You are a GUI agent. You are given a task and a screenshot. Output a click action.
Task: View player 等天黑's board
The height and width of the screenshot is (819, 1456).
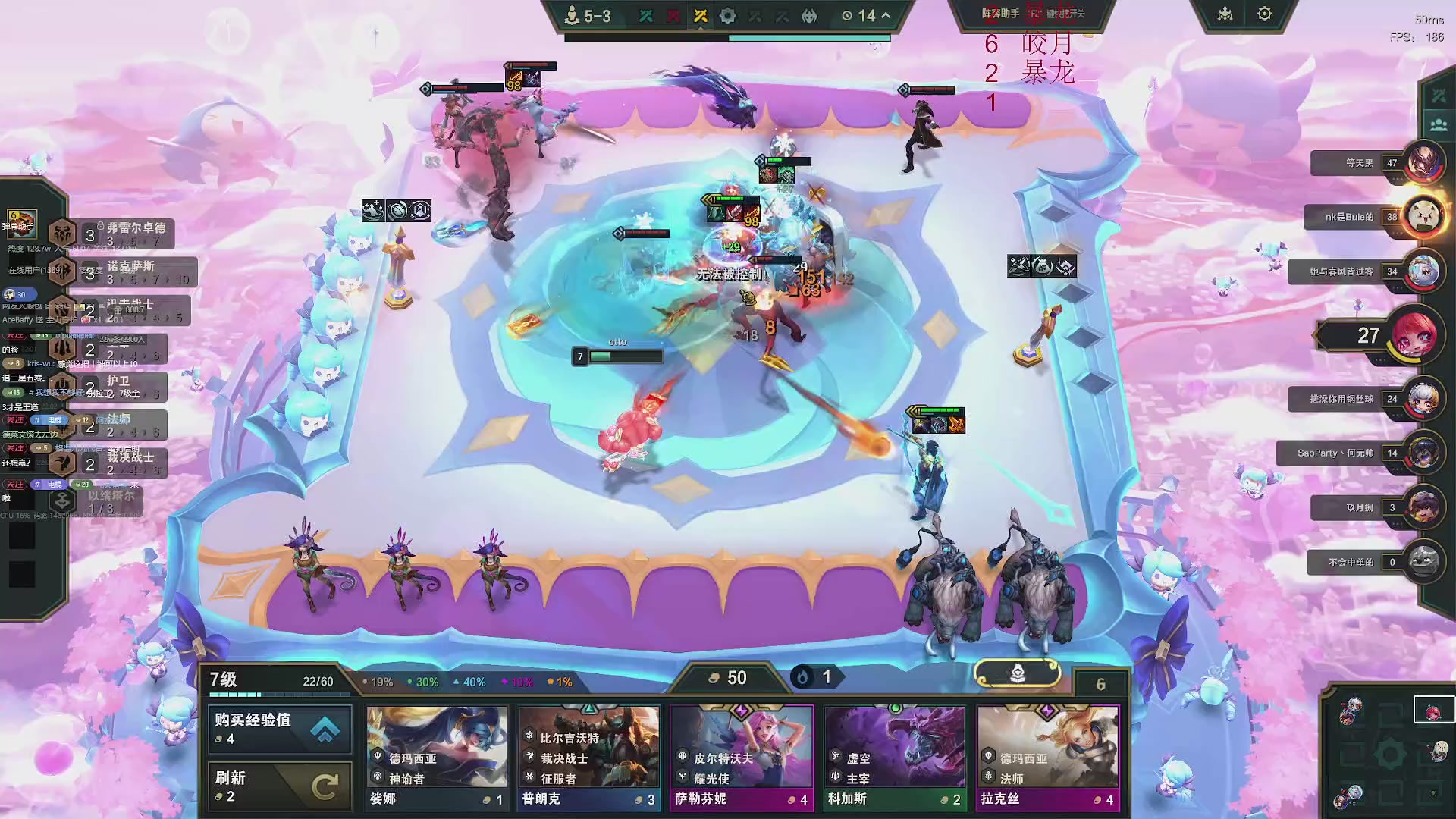[x=1423, y=162]
